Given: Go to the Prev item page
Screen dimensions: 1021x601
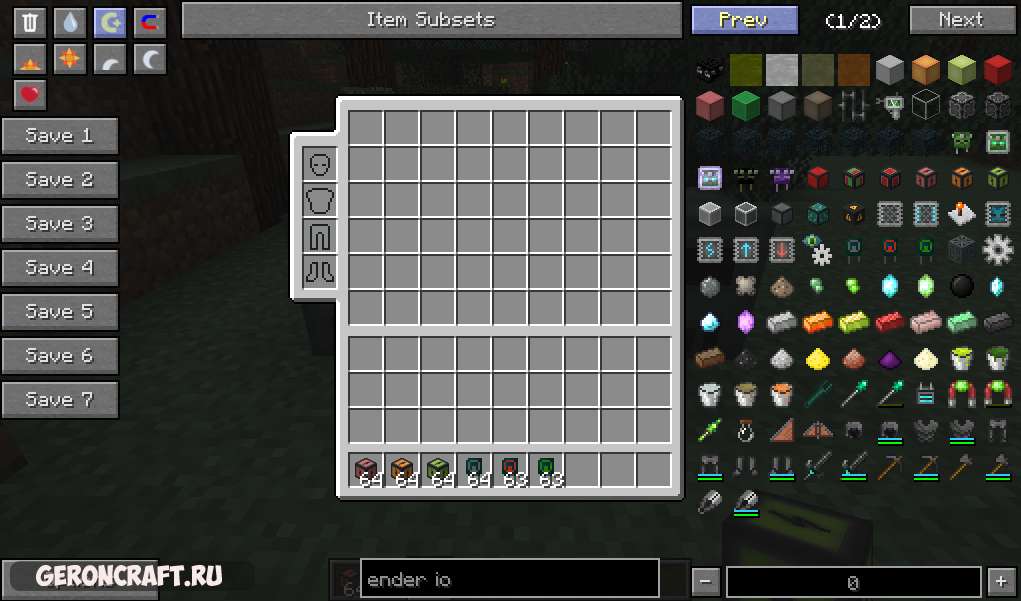Looking at the screenshot, I should tap(744, 20).
